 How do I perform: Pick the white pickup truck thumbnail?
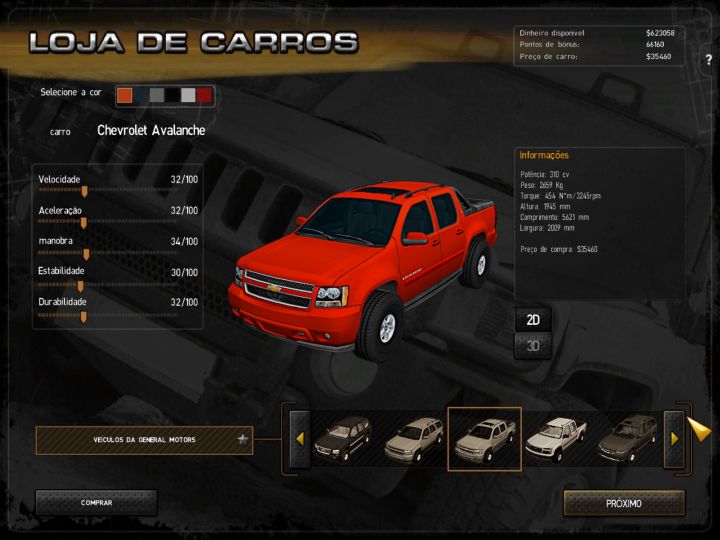556,438
